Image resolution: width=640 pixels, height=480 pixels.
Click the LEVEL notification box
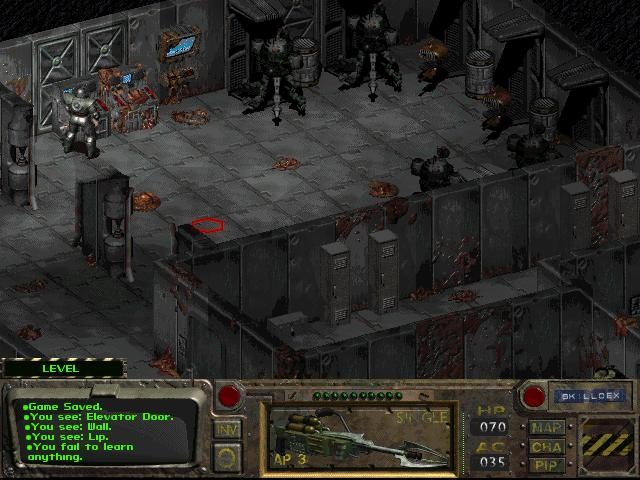[x=60, y=368]
